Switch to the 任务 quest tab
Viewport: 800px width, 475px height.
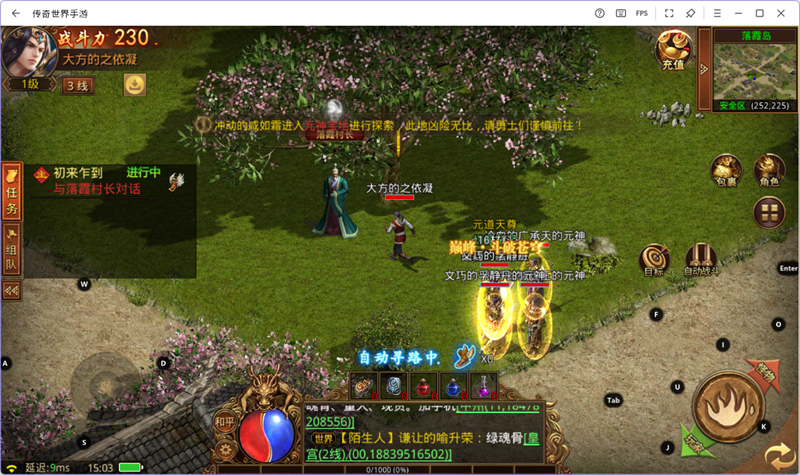click(12, 191)
